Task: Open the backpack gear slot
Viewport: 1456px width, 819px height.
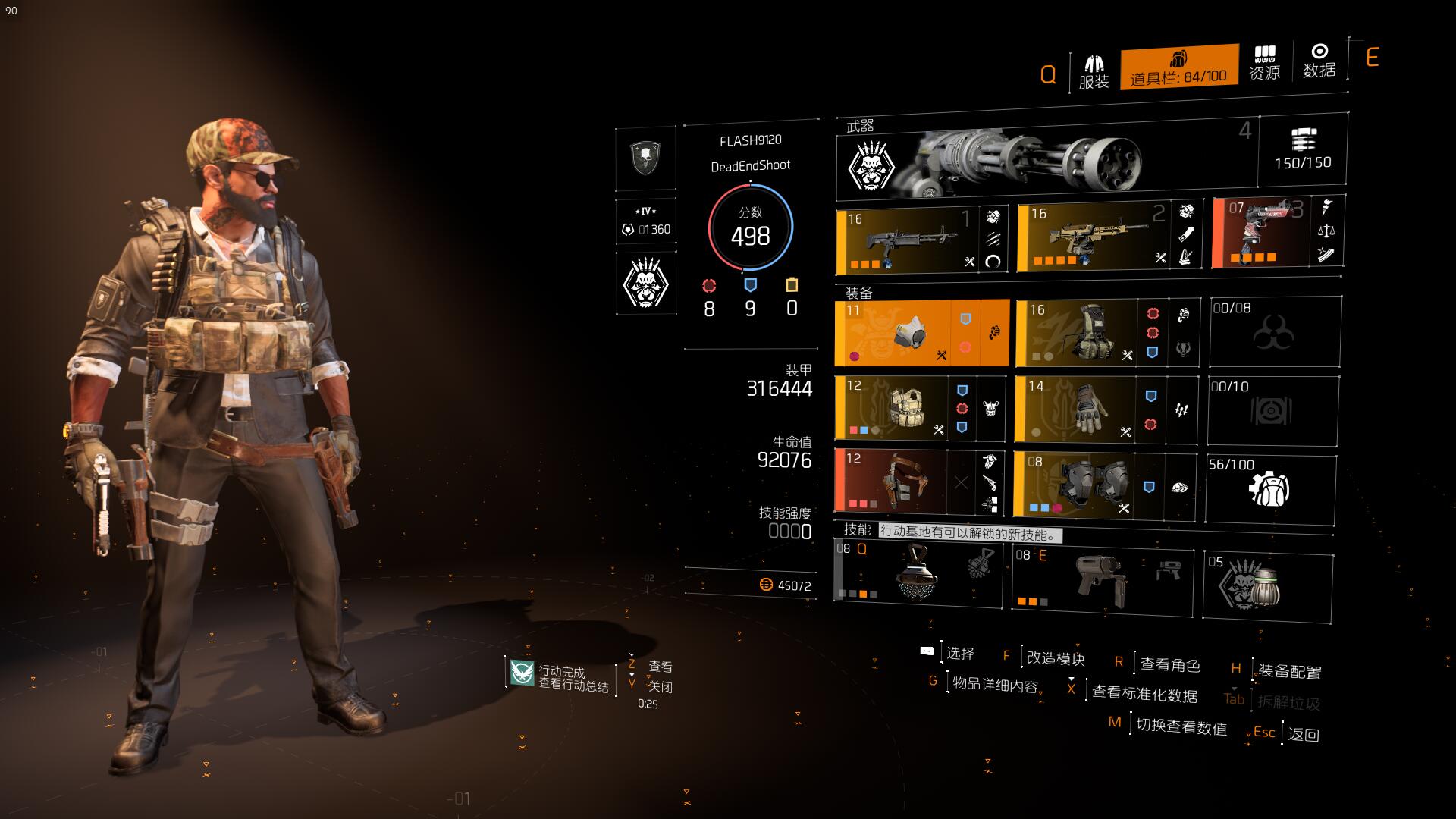Action: point(1106,332)
